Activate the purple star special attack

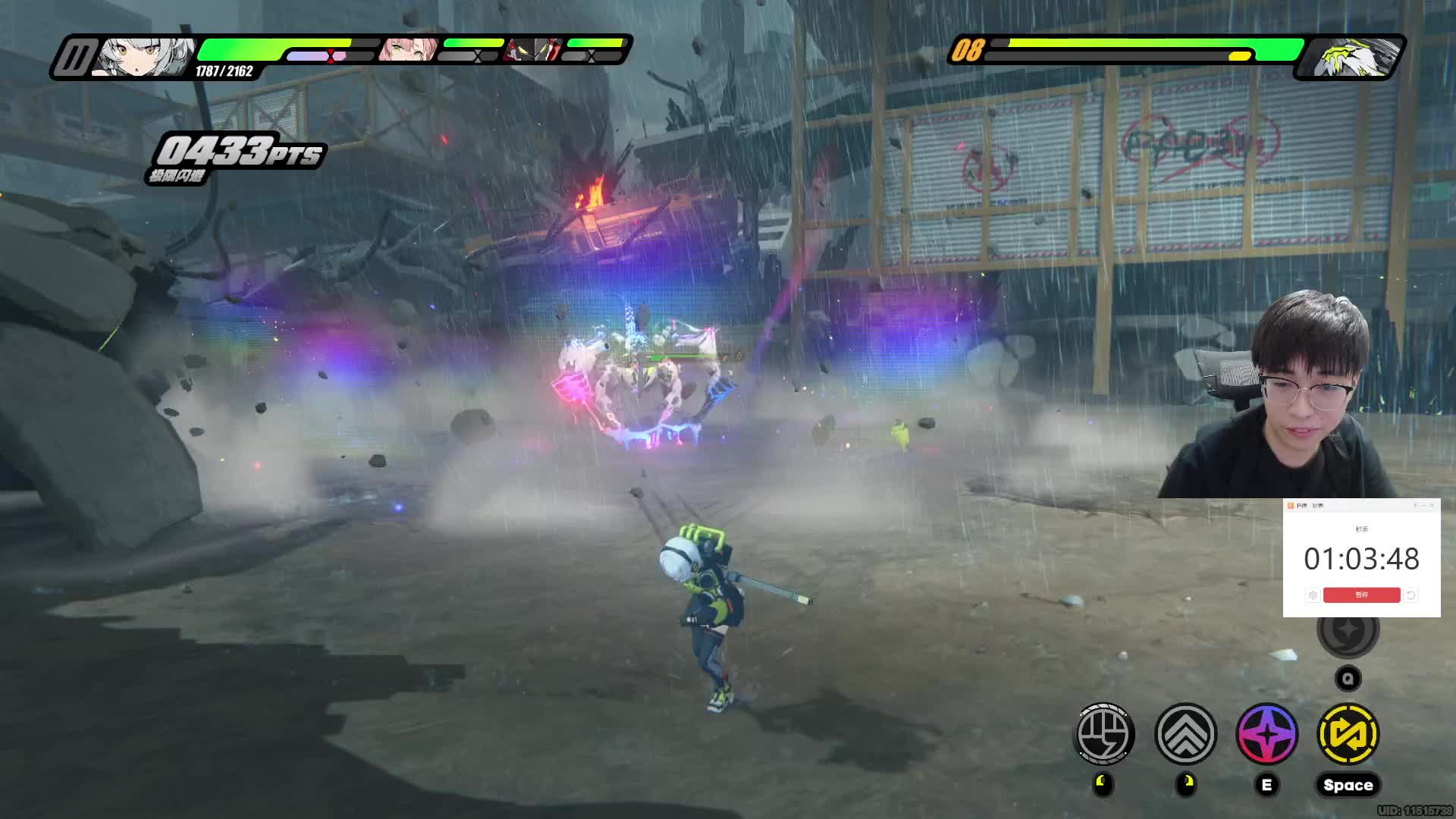1267,733
